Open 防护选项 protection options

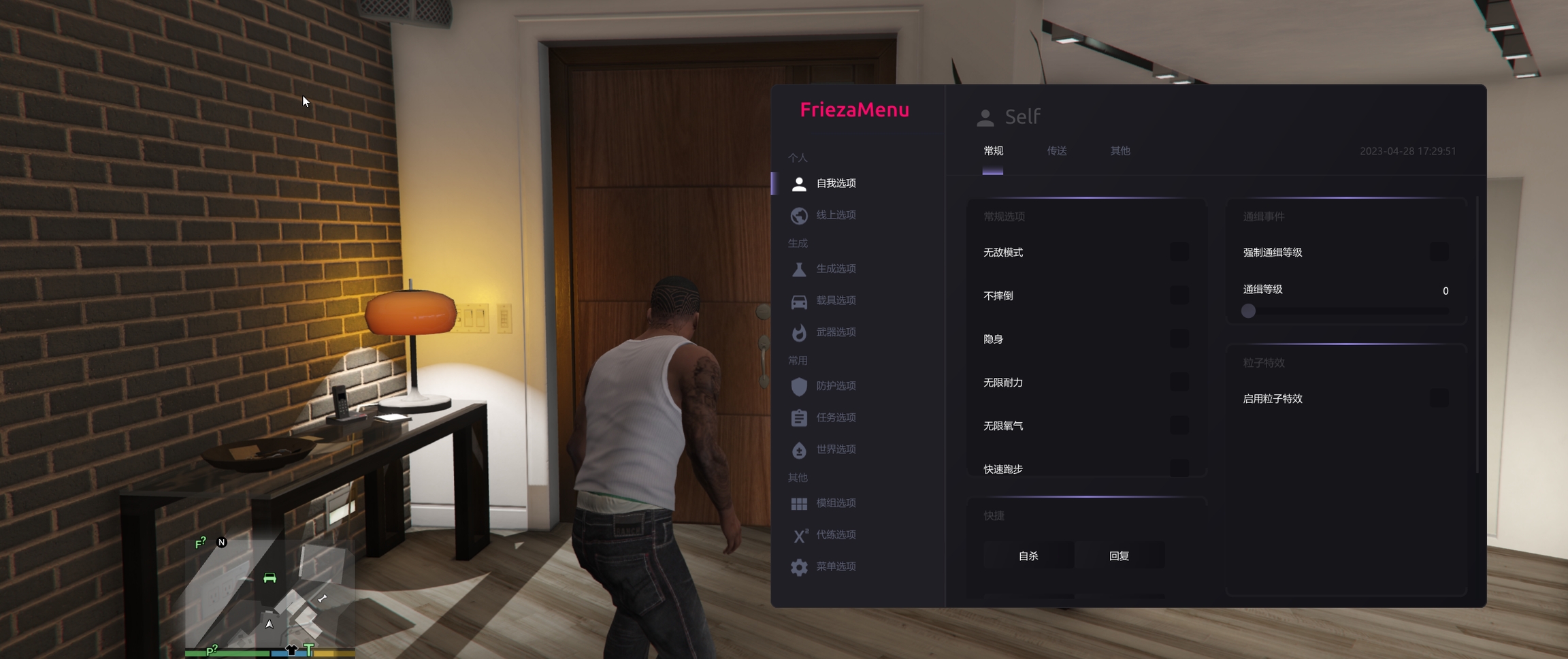click(x=835, y=386)
